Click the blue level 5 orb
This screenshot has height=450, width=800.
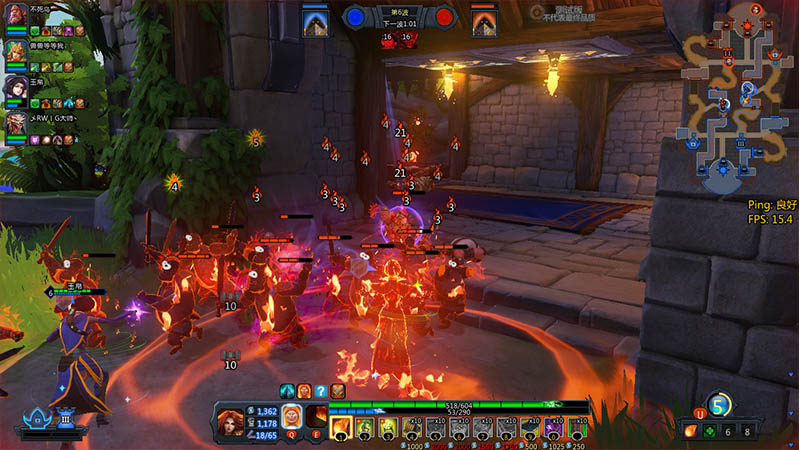pyautogui.click(x=719, y=405)
